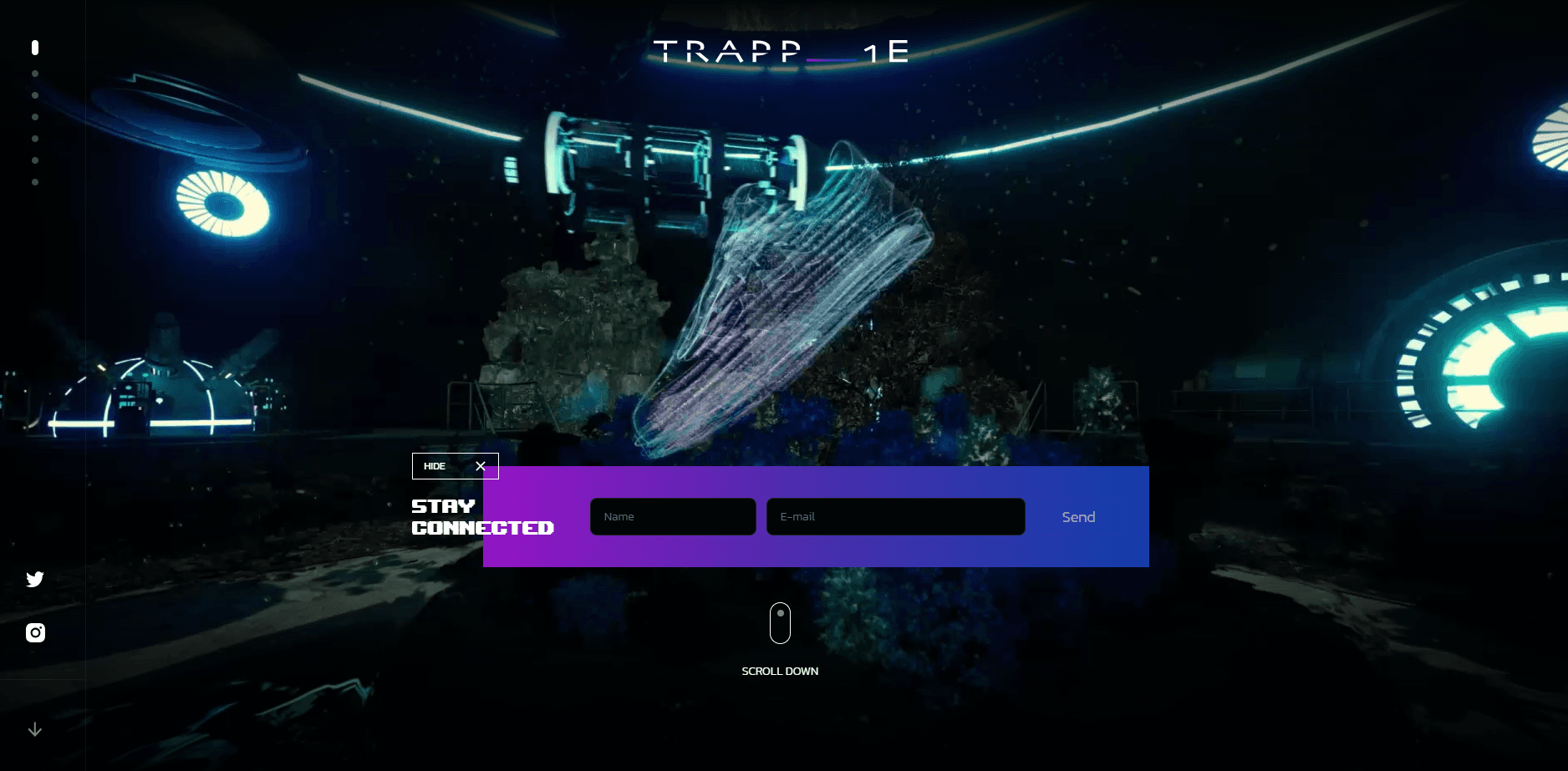1568x771 pixels.
Task: Click the Scroll Down mouse icon
Action: click(780, 623)
